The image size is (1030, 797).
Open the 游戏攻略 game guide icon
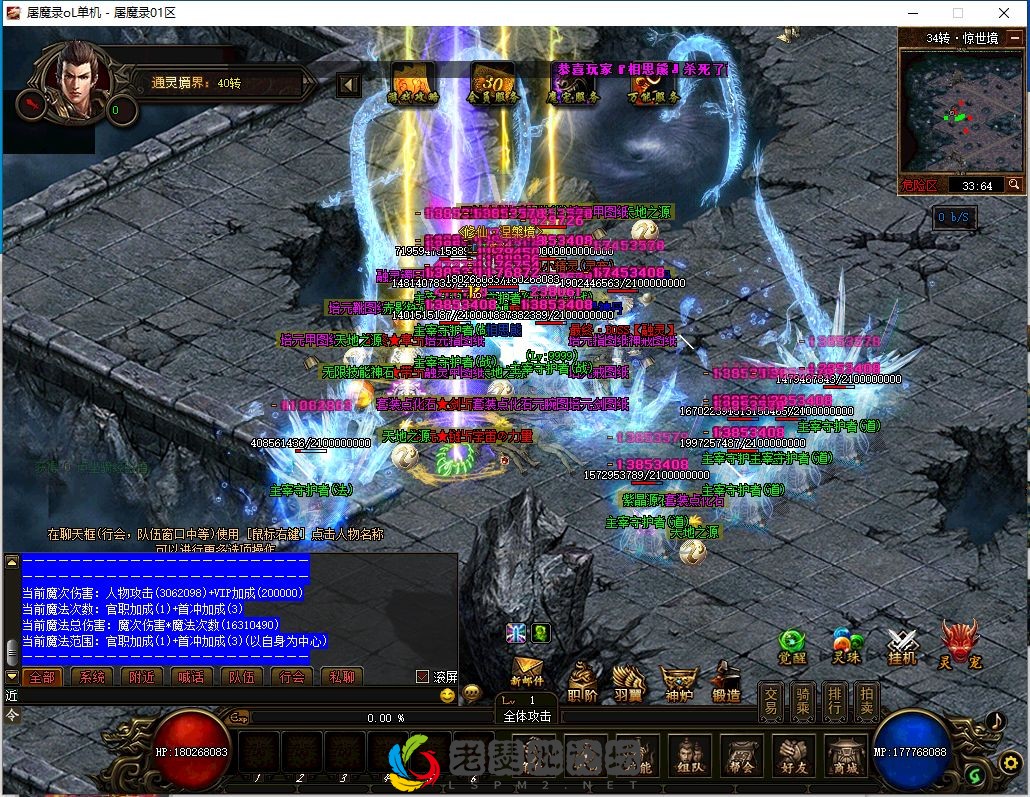[412, 84]
